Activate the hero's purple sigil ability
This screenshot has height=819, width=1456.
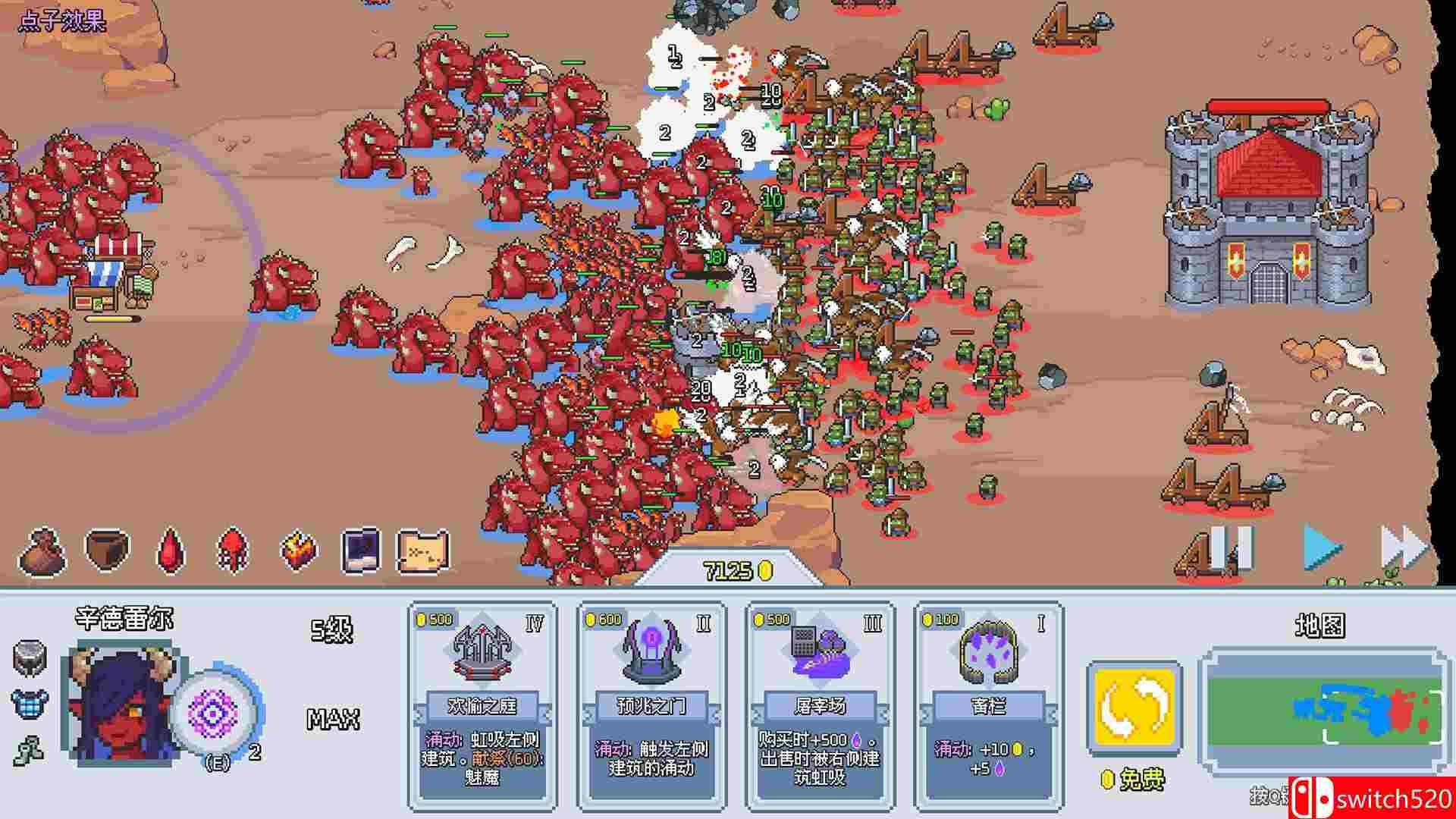click(214, 713)
